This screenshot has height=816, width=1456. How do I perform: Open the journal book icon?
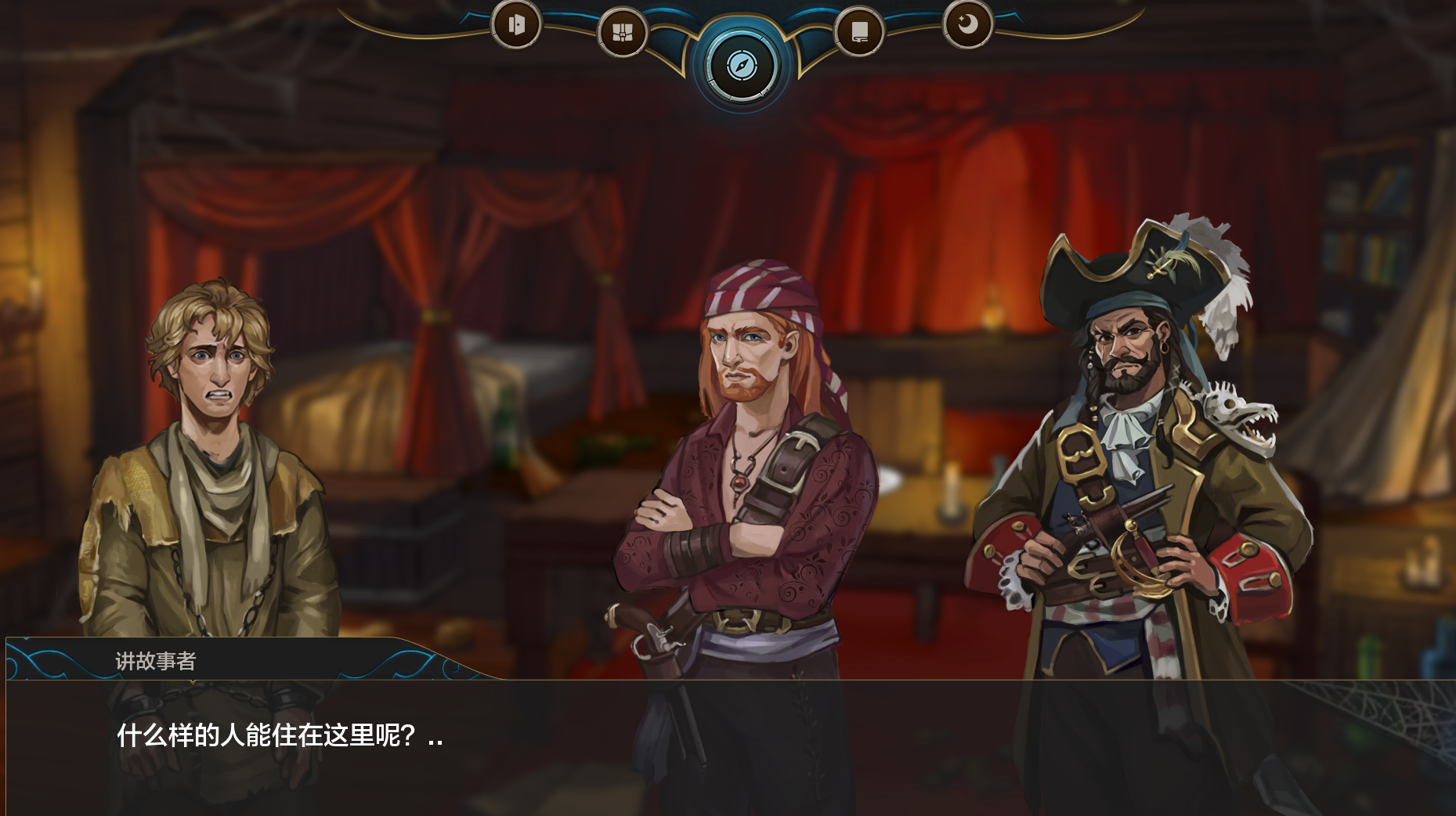(859, 33)
